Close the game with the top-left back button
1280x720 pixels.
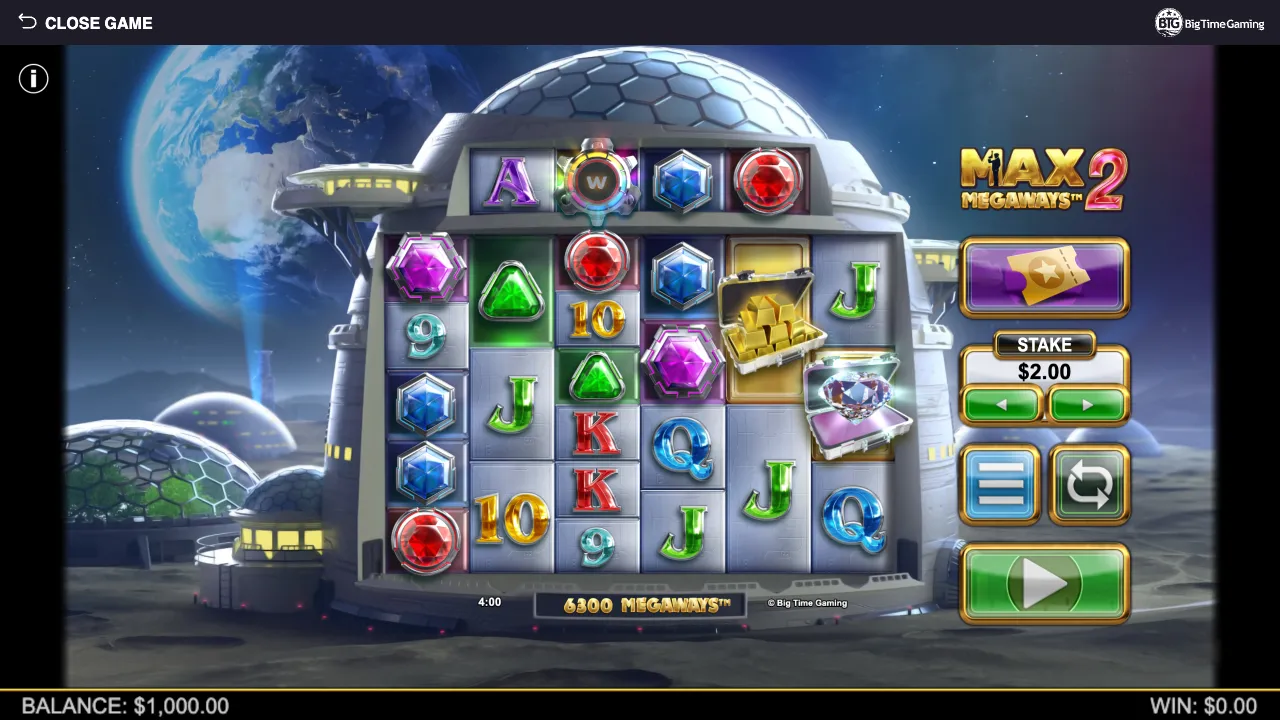coord(84,22)
